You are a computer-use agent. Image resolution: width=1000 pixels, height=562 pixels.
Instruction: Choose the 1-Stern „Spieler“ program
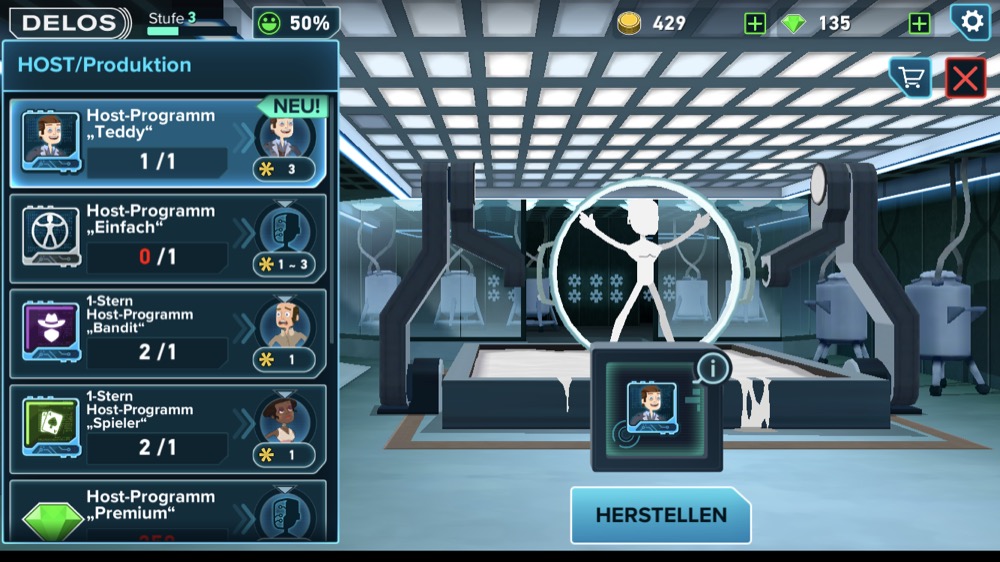coord(168,428)
